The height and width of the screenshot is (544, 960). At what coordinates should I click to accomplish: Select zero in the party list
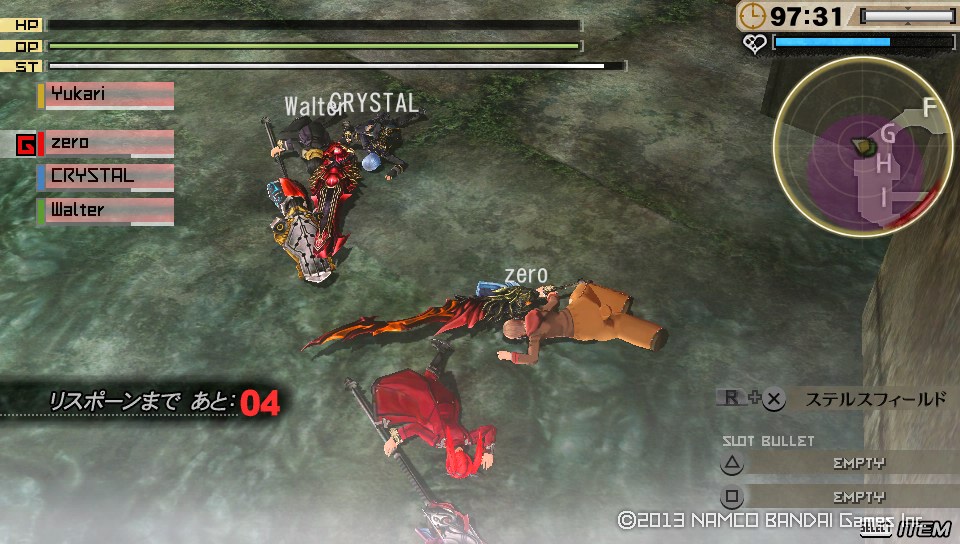point(106,143)
